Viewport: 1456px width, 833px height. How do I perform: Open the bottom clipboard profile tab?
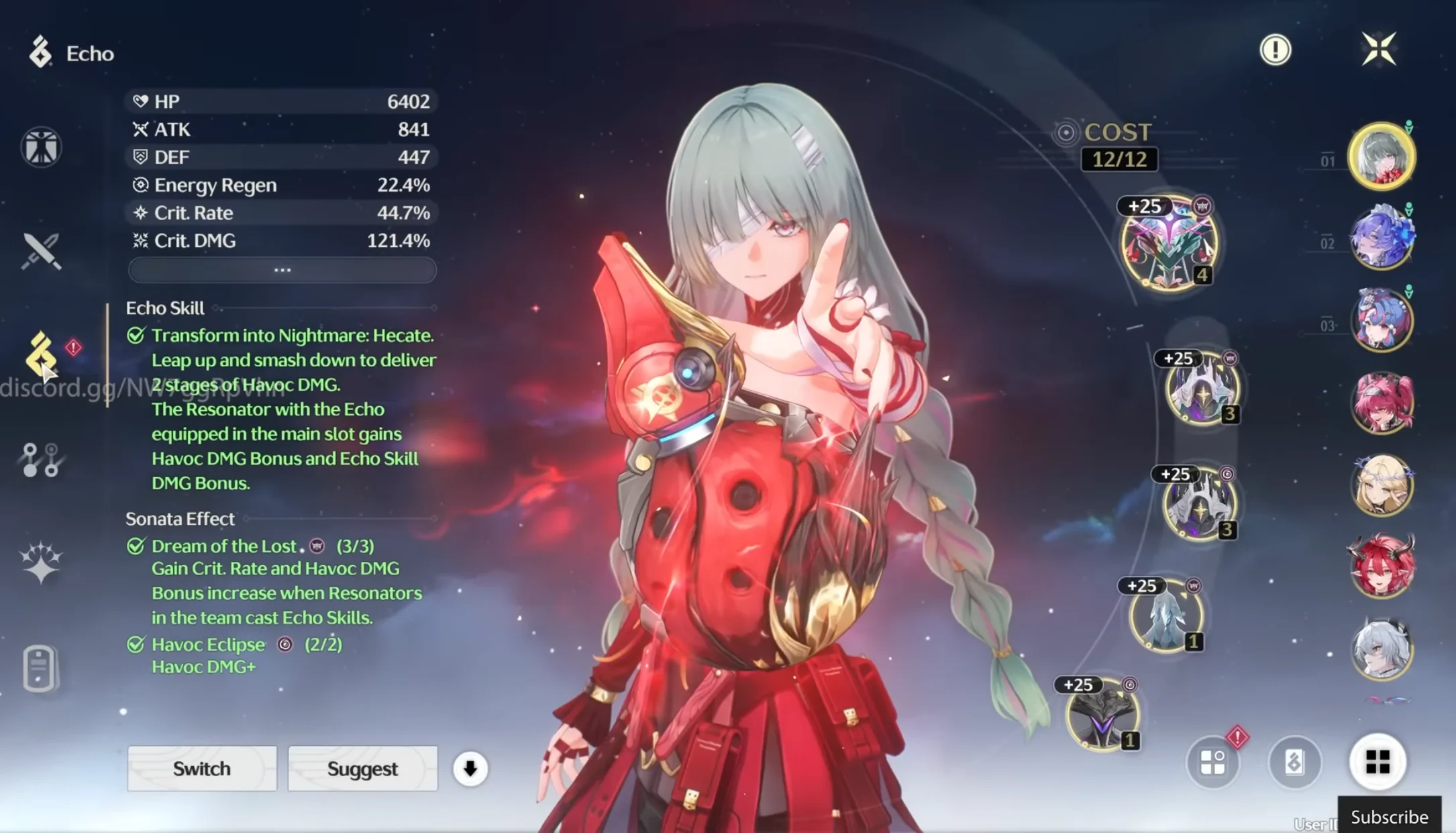click(x=39, y=668)
